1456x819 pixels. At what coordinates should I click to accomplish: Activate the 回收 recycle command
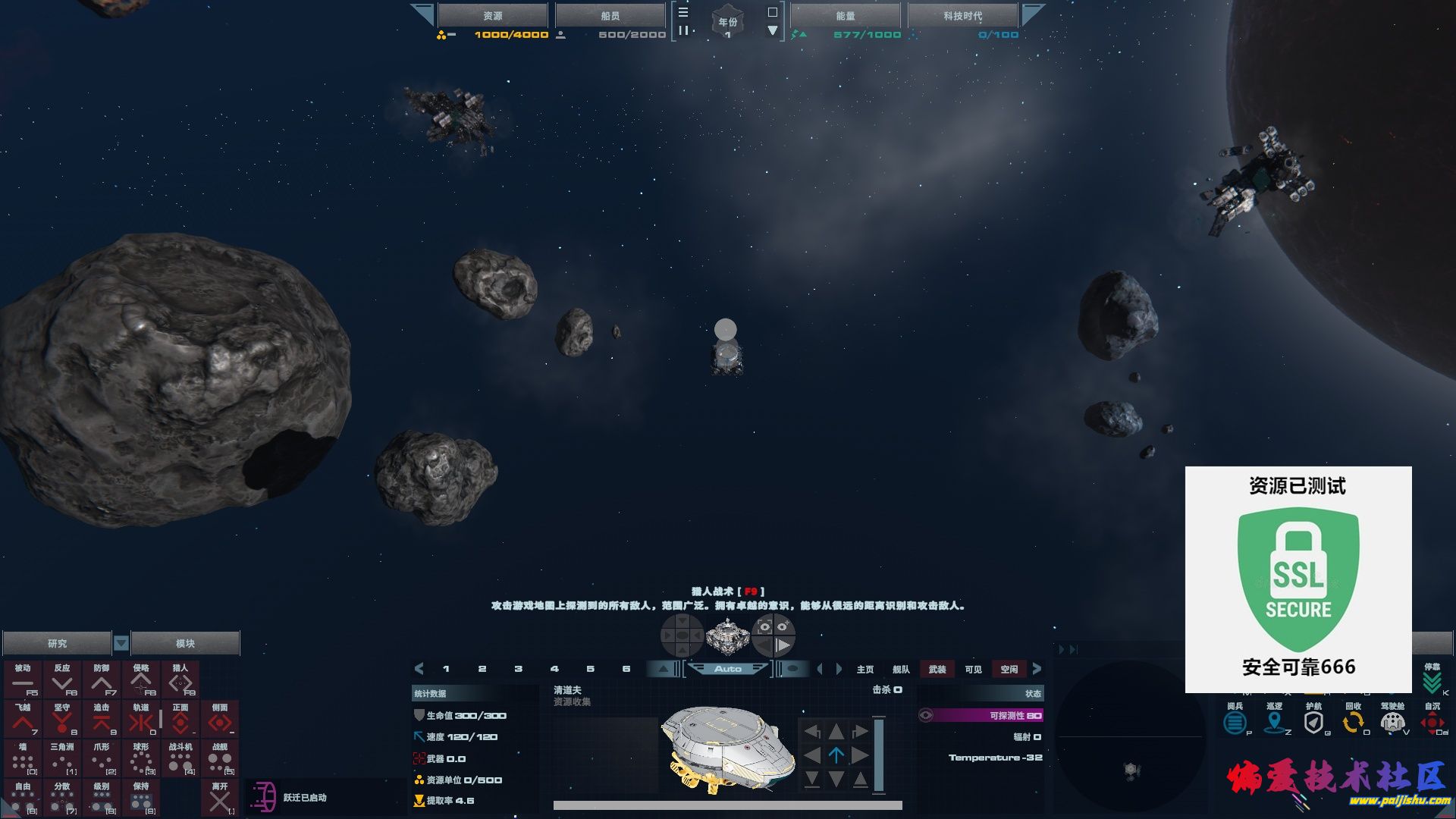click(x=1354, y=719)
